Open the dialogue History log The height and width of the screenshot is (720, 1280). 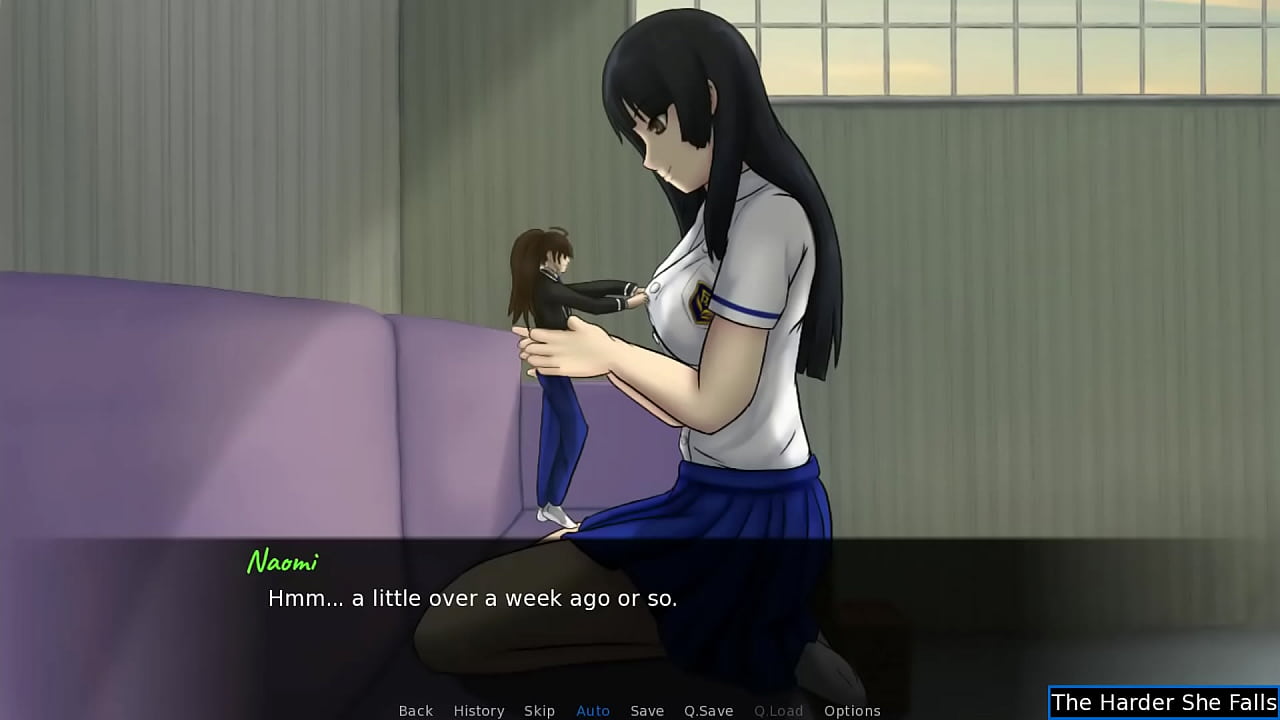[478, 711]
